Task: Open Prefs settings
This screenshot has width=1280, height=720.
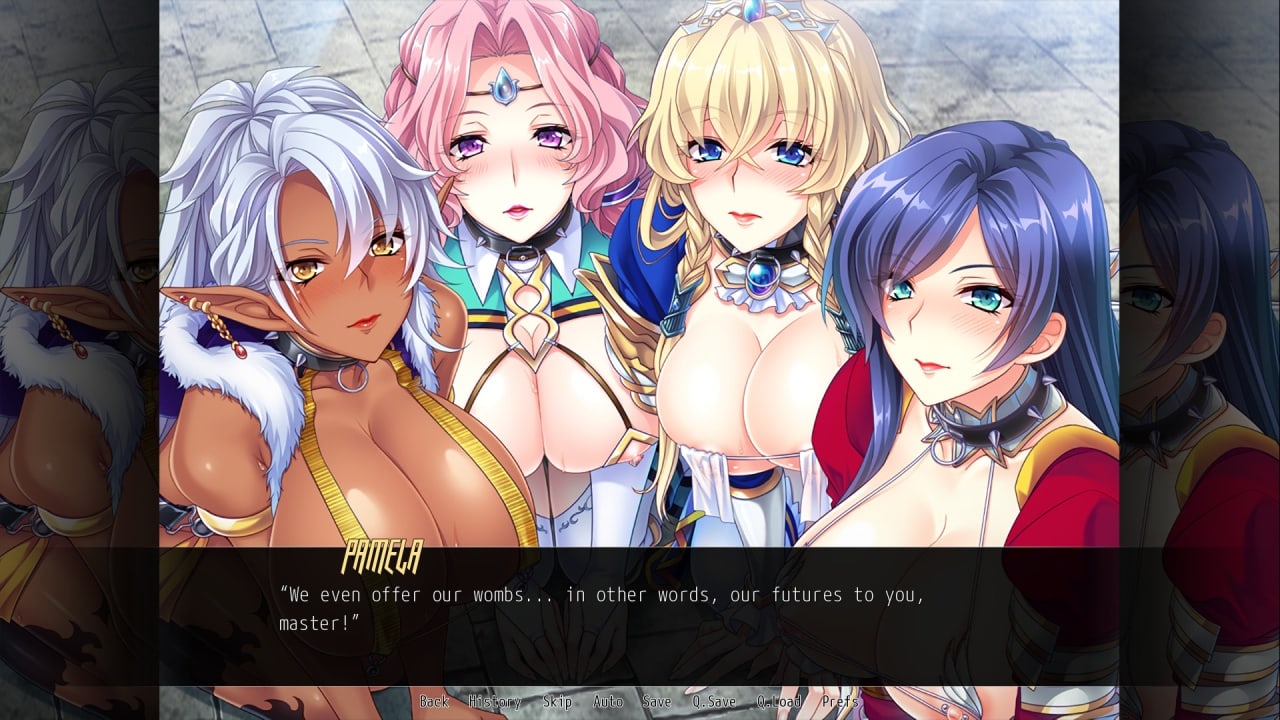Action: pos(840,702)
